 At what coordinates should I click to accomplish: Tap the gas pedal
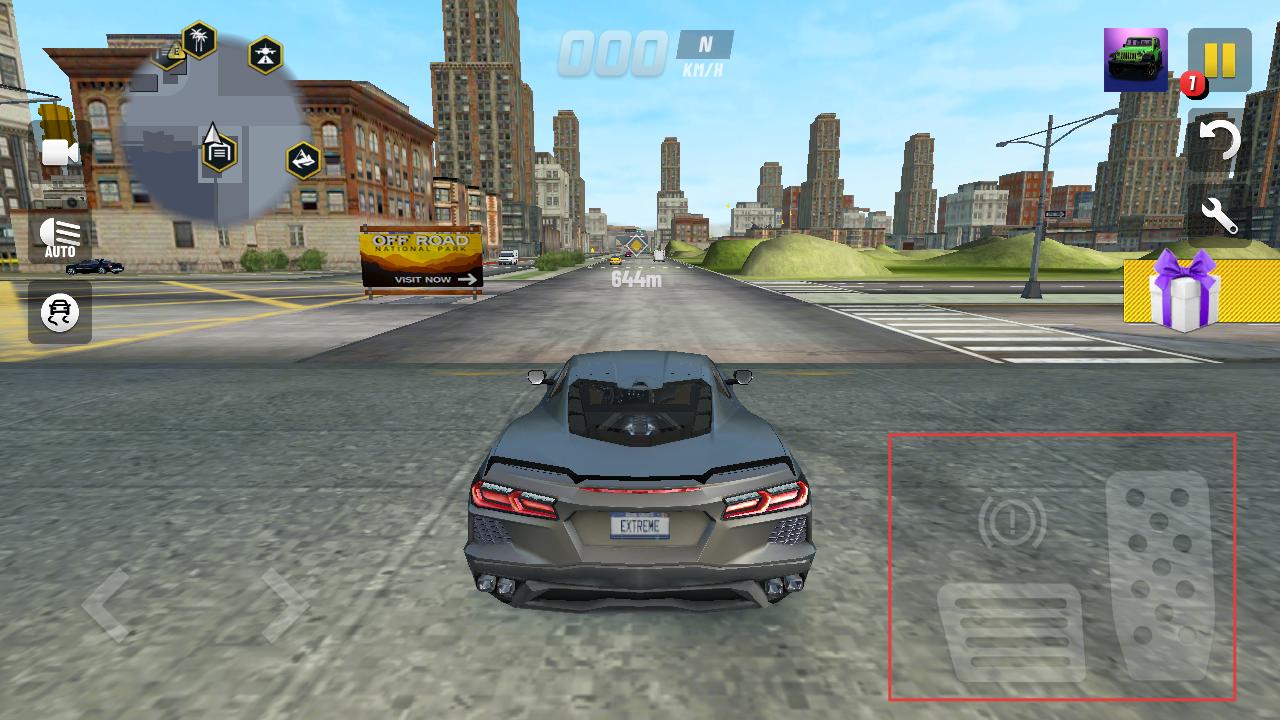[1160, 575]
